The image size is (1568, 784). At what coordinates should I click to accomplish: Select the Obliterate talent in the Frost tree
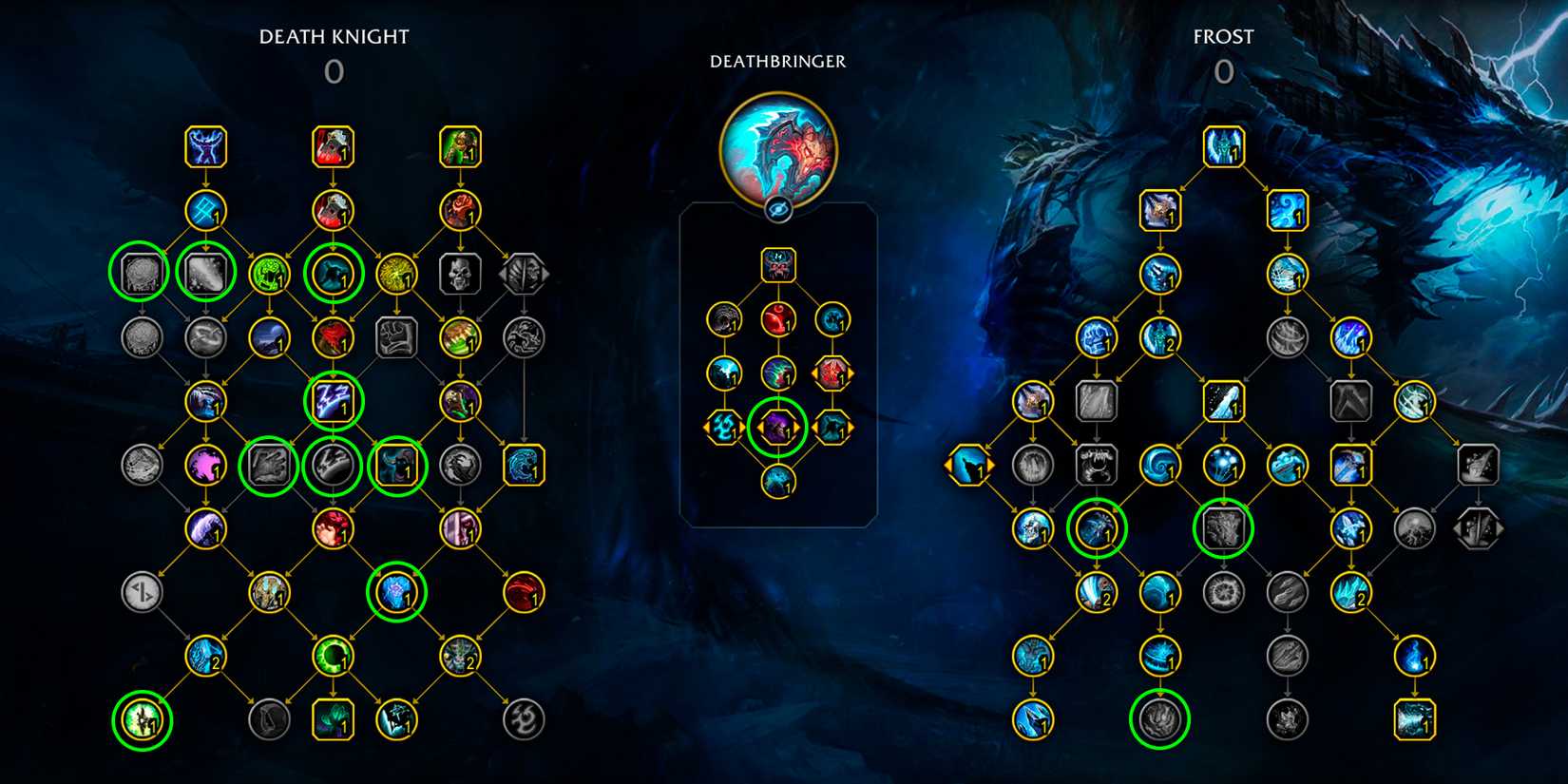[x=1161, y=211]
